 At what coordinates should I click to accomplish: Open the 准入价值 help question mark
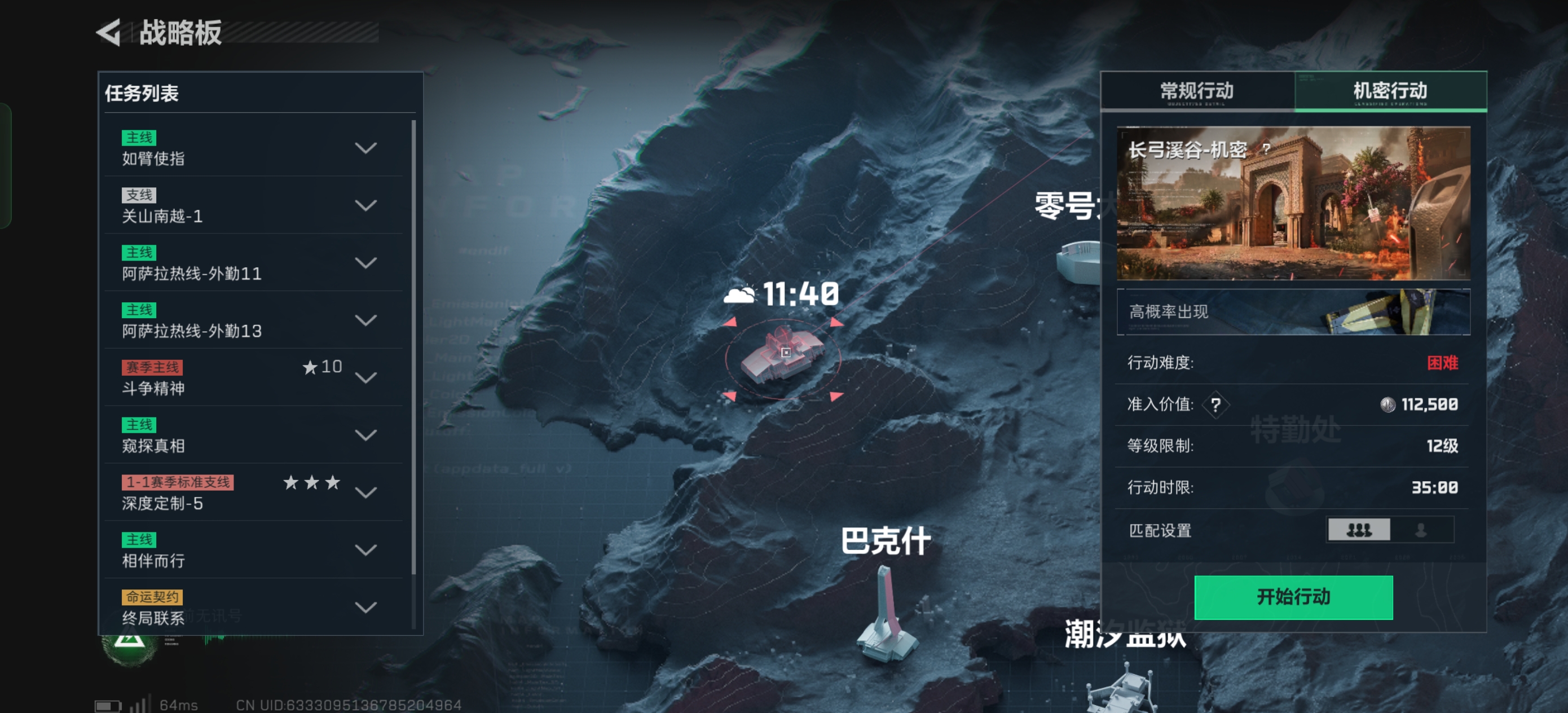click(x=1215, y=405)
